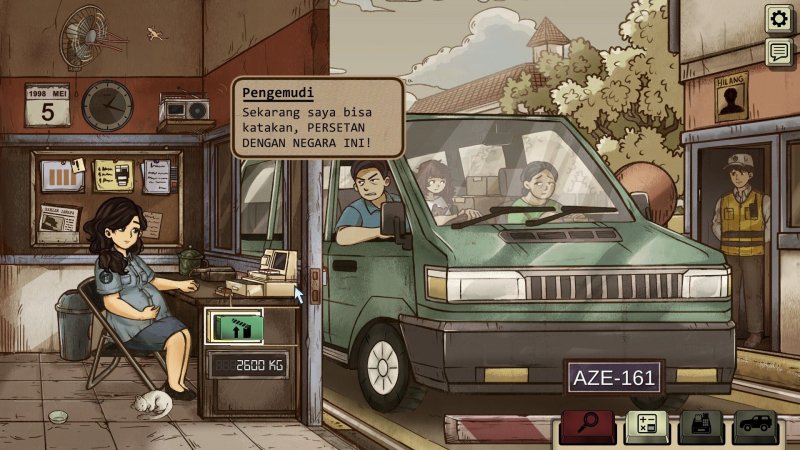Open the cash register tool
Viewport: 800px width, 450px height.
699,427
